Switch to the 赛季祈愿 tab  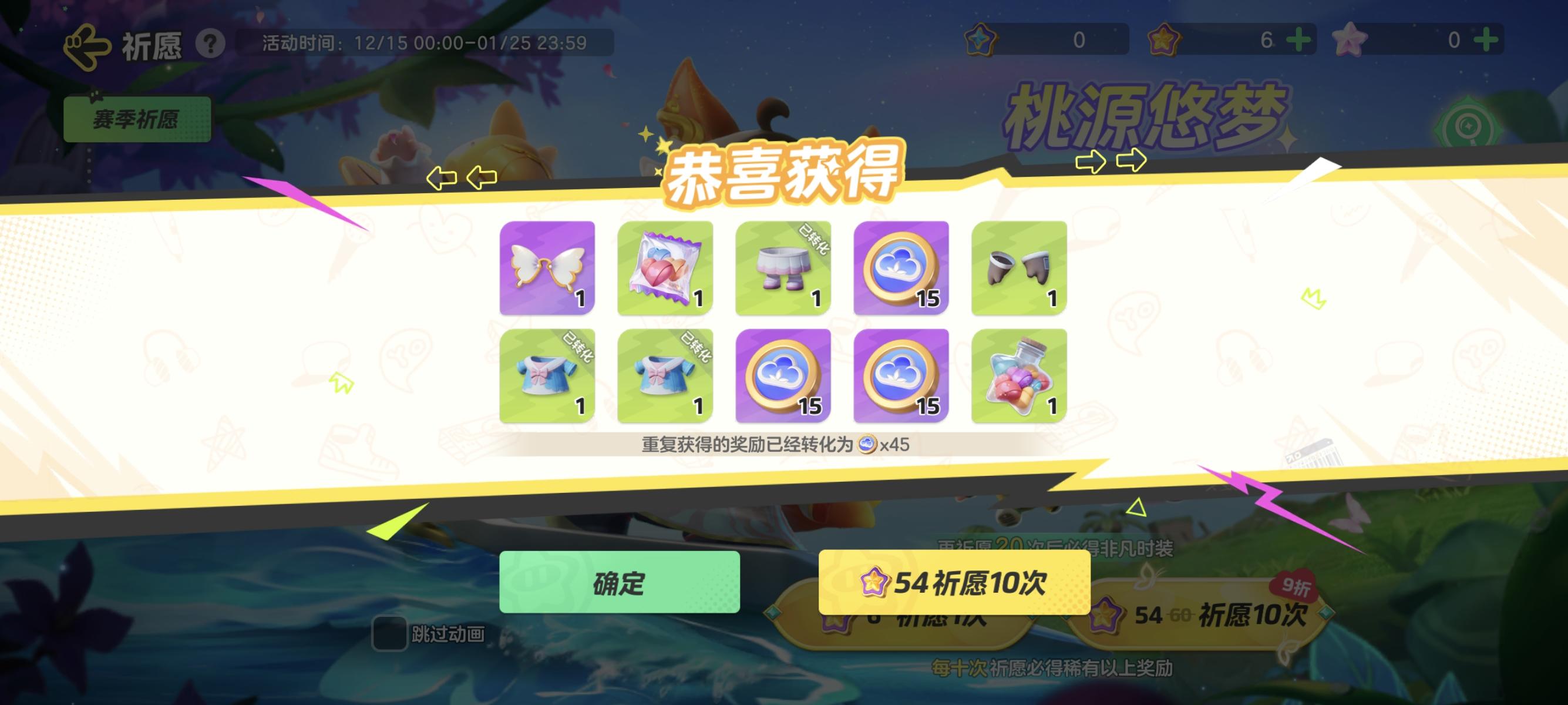pyautogui.click(x=136, y=119)
